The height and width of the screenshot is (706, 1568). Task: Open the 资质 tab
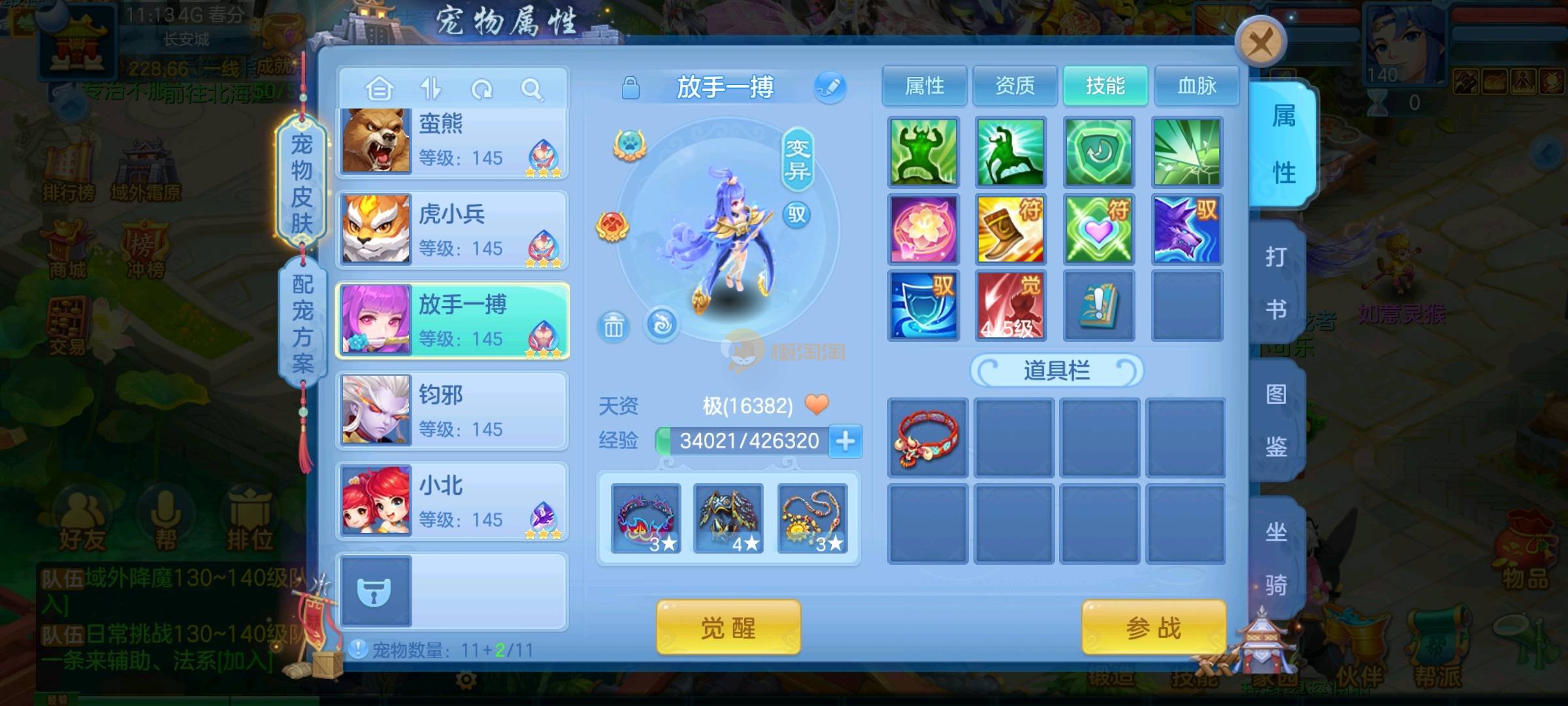click(x=1015, y=86)
